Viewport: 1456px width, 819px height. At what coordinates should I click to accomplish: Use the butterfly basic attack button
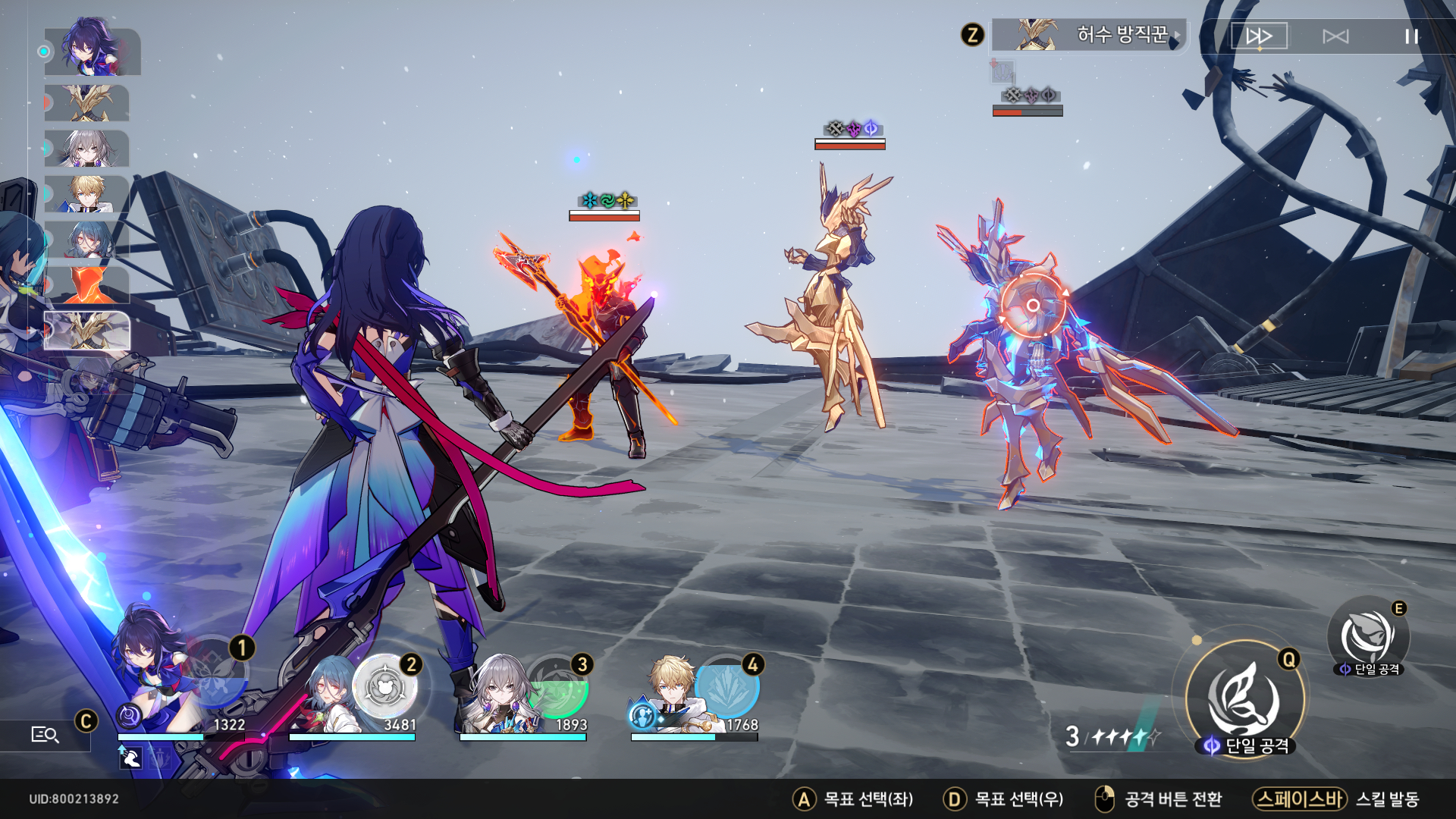tap(1244, 698)
